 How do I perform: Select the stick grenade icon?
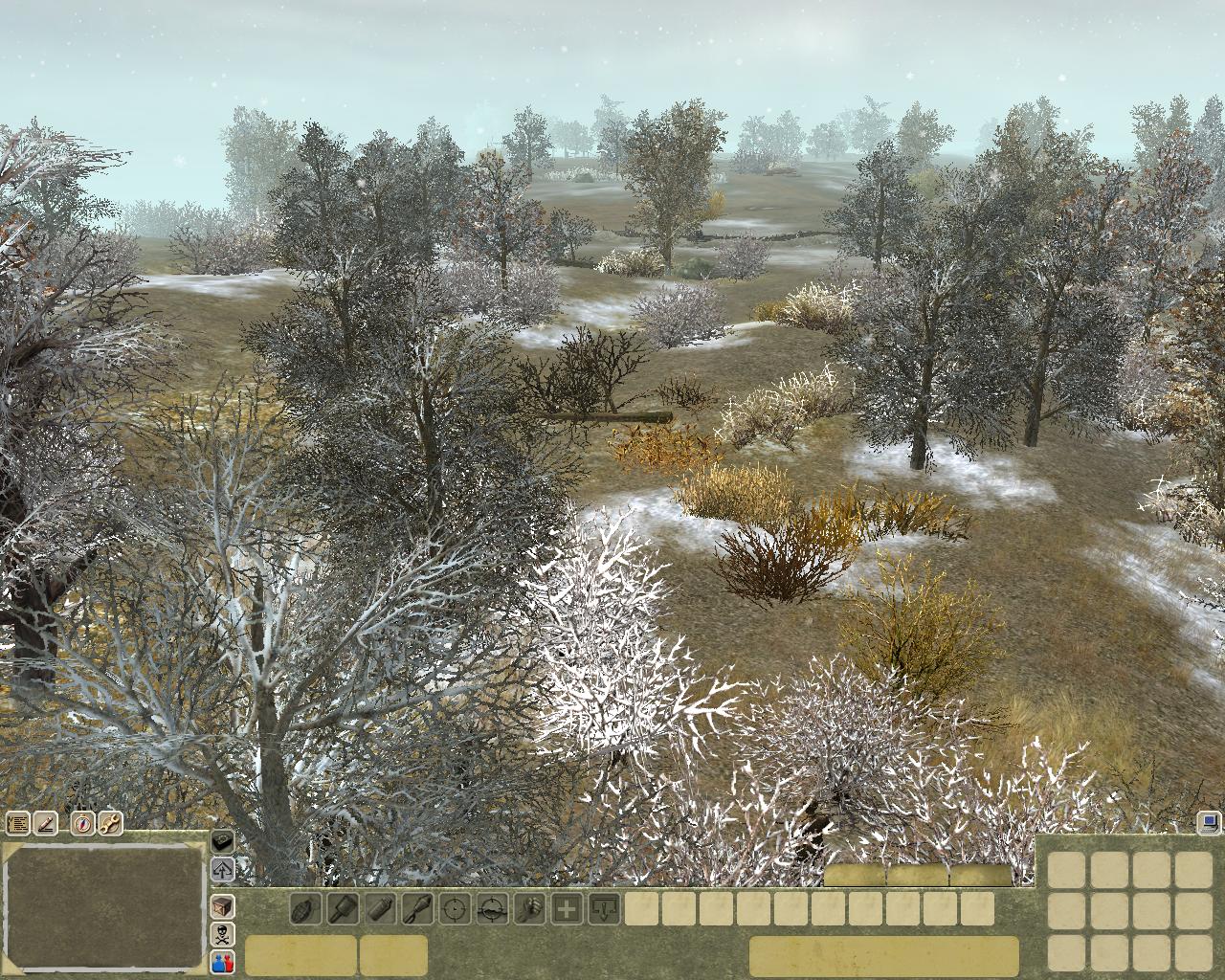tap(342, 908)
